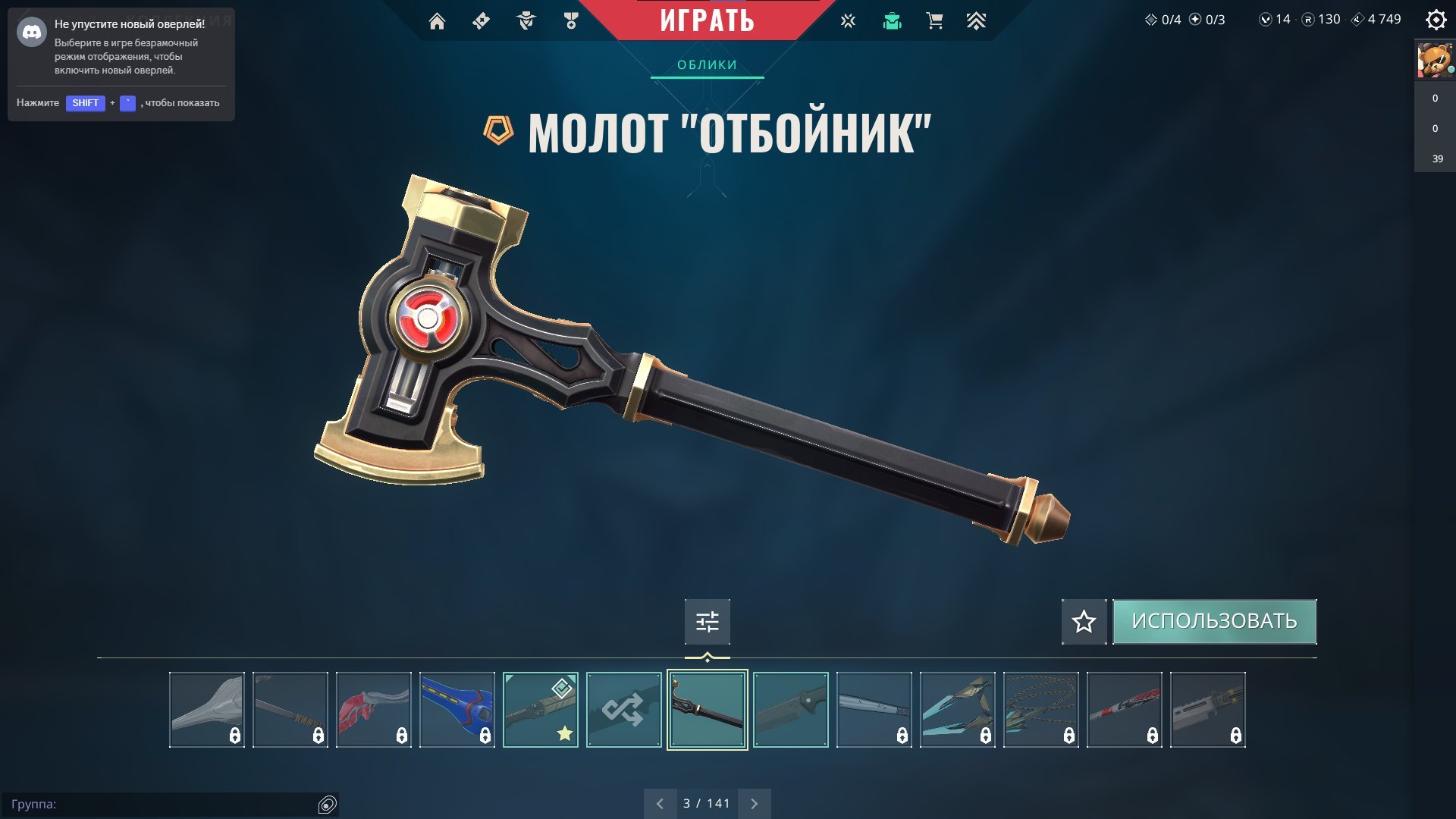Viewport: 1456px width, 819px height.
Task: Open the player avatar in the social sidebar
Action: point(1435,60)
